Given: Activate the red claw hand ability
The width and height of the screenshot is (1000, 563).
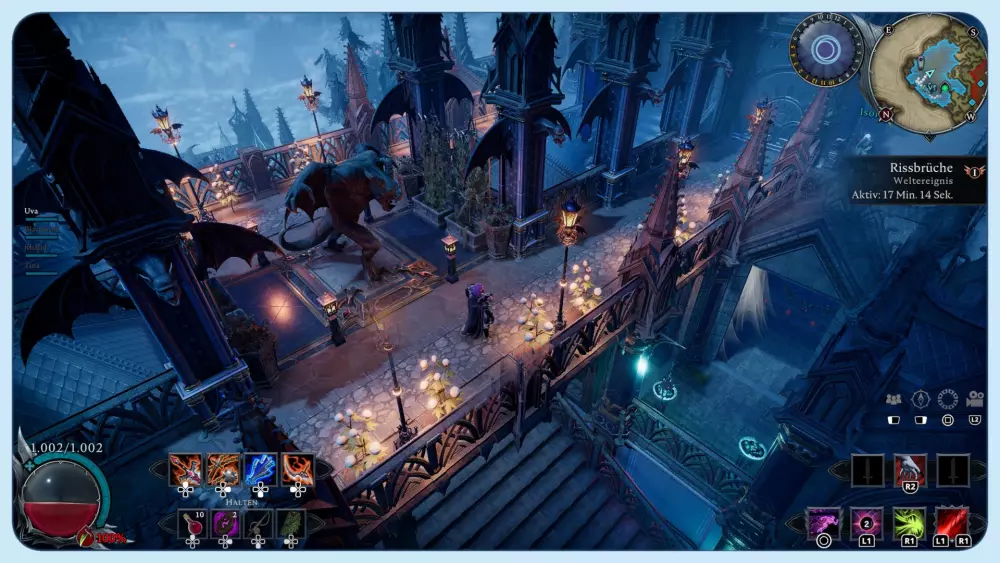Looking at the screenshot, I should (x=910, y=469).
